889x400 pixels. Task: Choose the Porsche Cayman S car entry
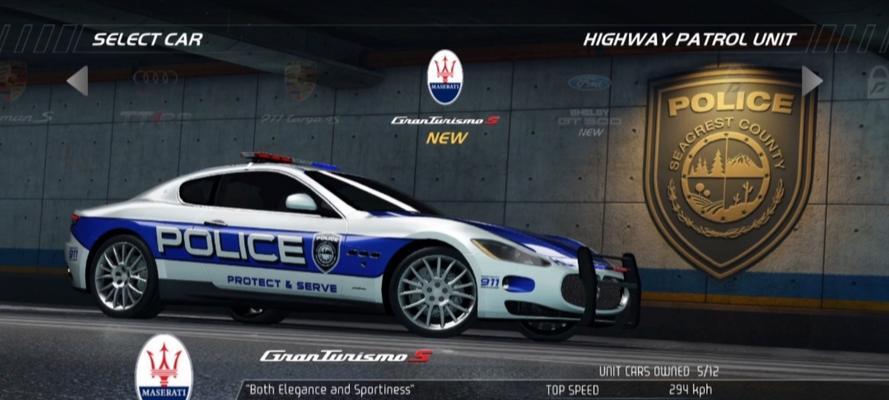(x=20, y=97)
